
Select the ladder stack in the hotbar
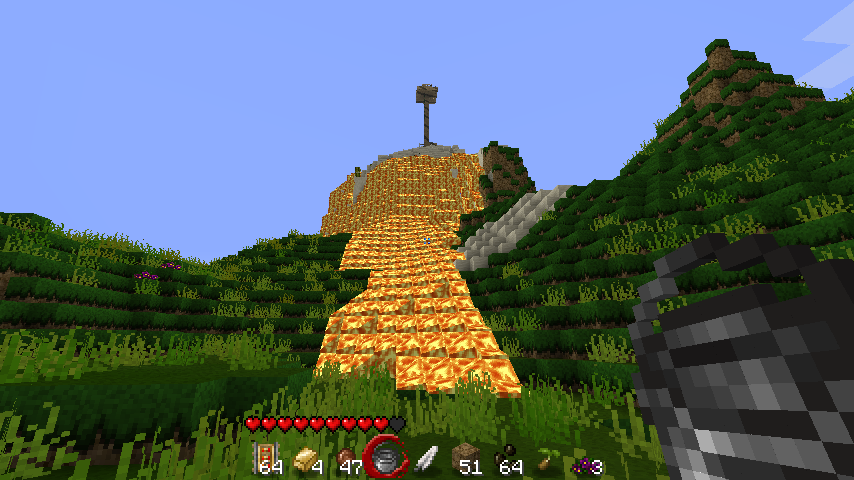(x=268, y=458)
